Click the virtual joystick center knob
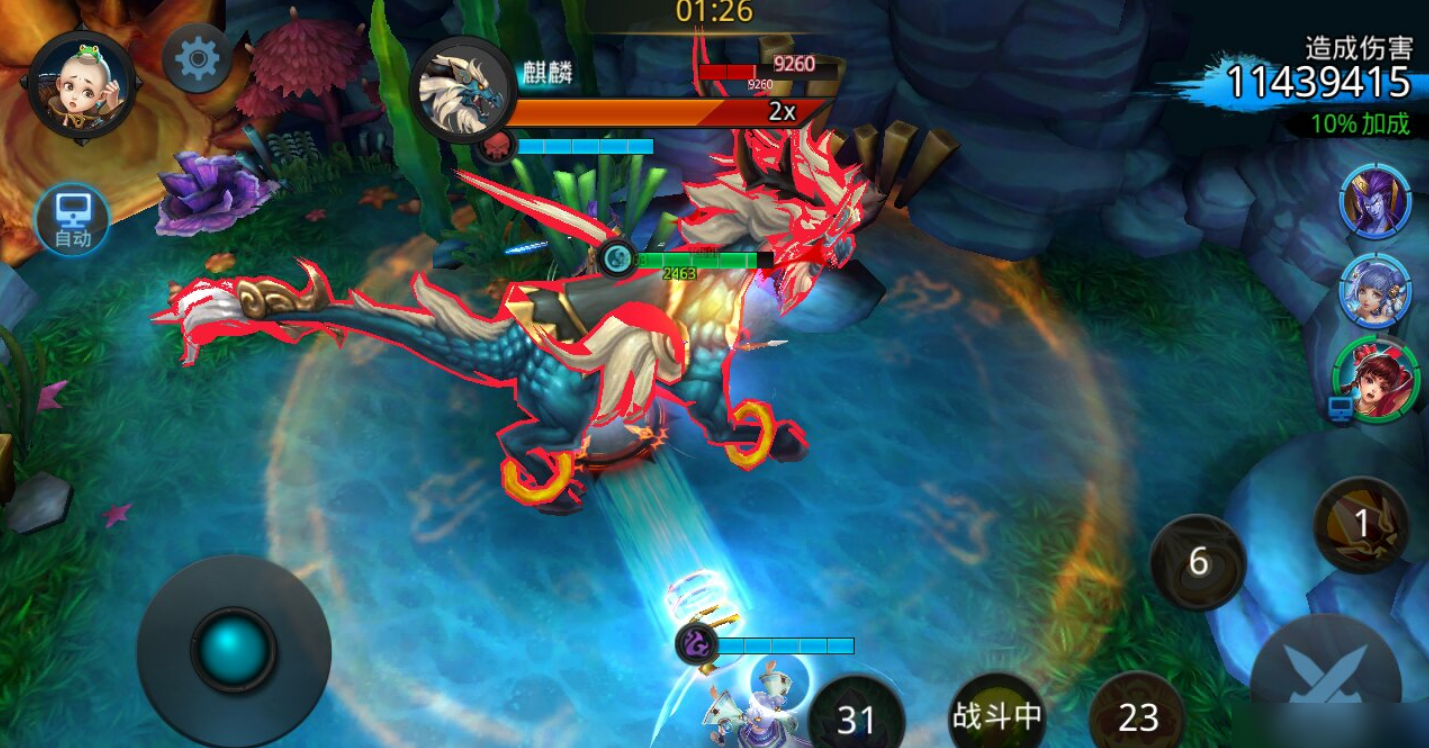 pyautogui.click(x=233, y=650)
